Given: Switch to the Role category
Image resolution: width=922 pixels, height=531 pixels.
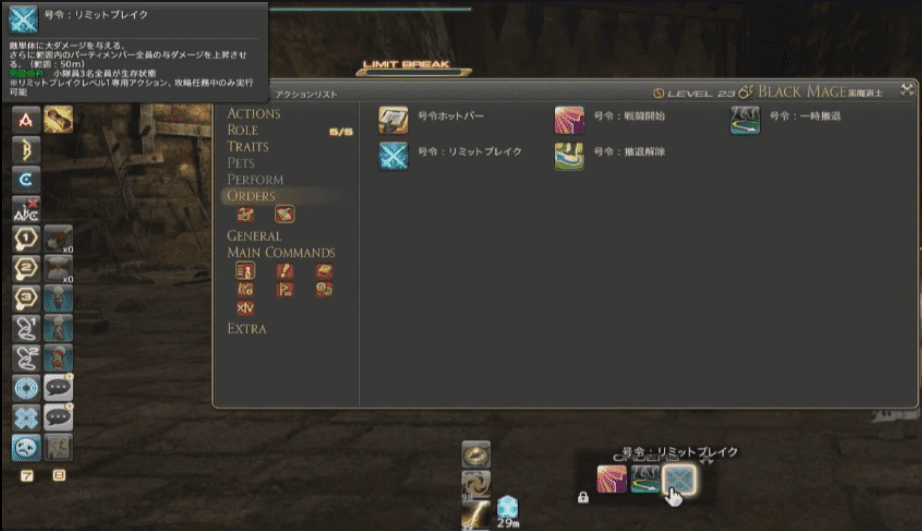Looking at the screenshot, I should pyautogui.click(x=243, y=130).
